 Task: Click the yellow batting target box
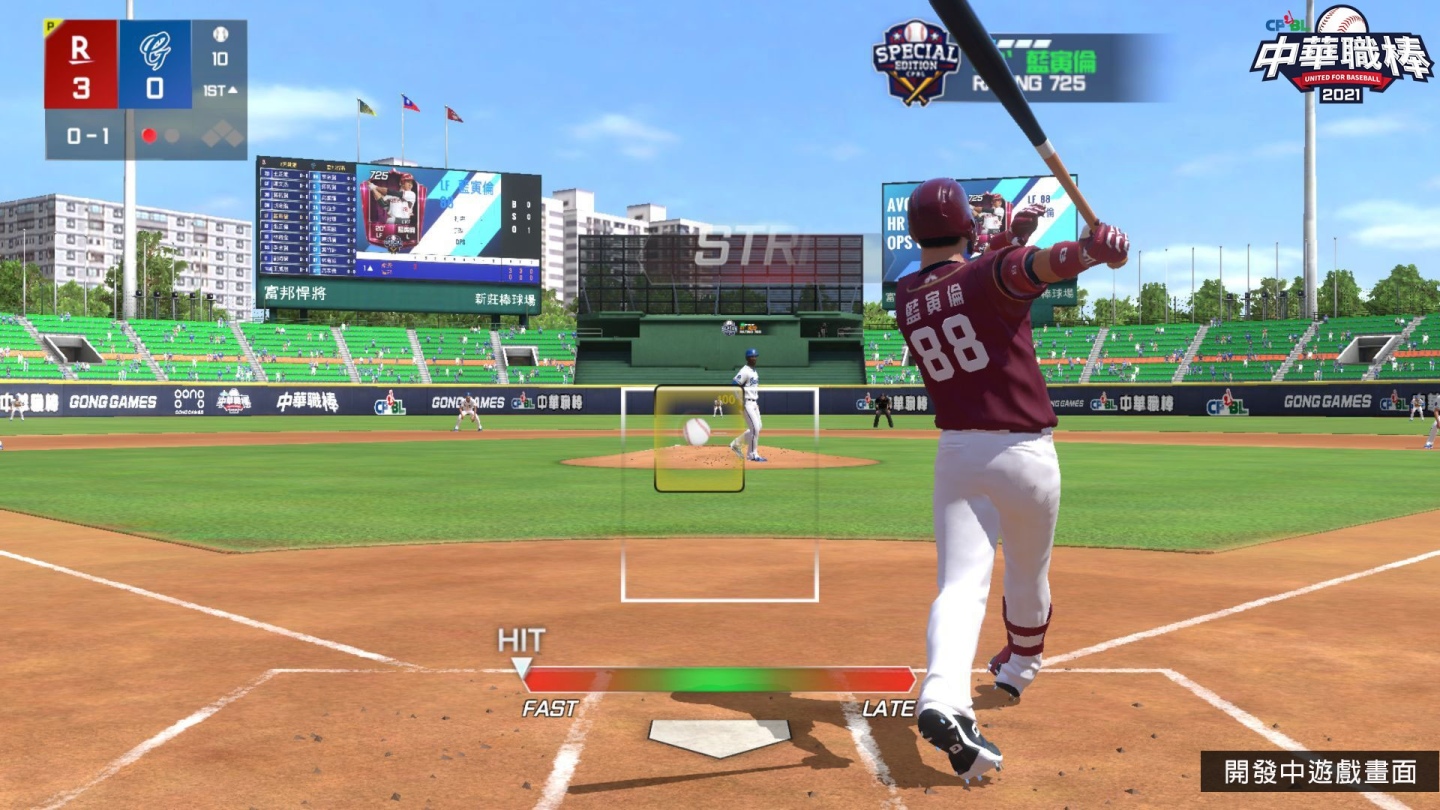click(x=699, y=438)
